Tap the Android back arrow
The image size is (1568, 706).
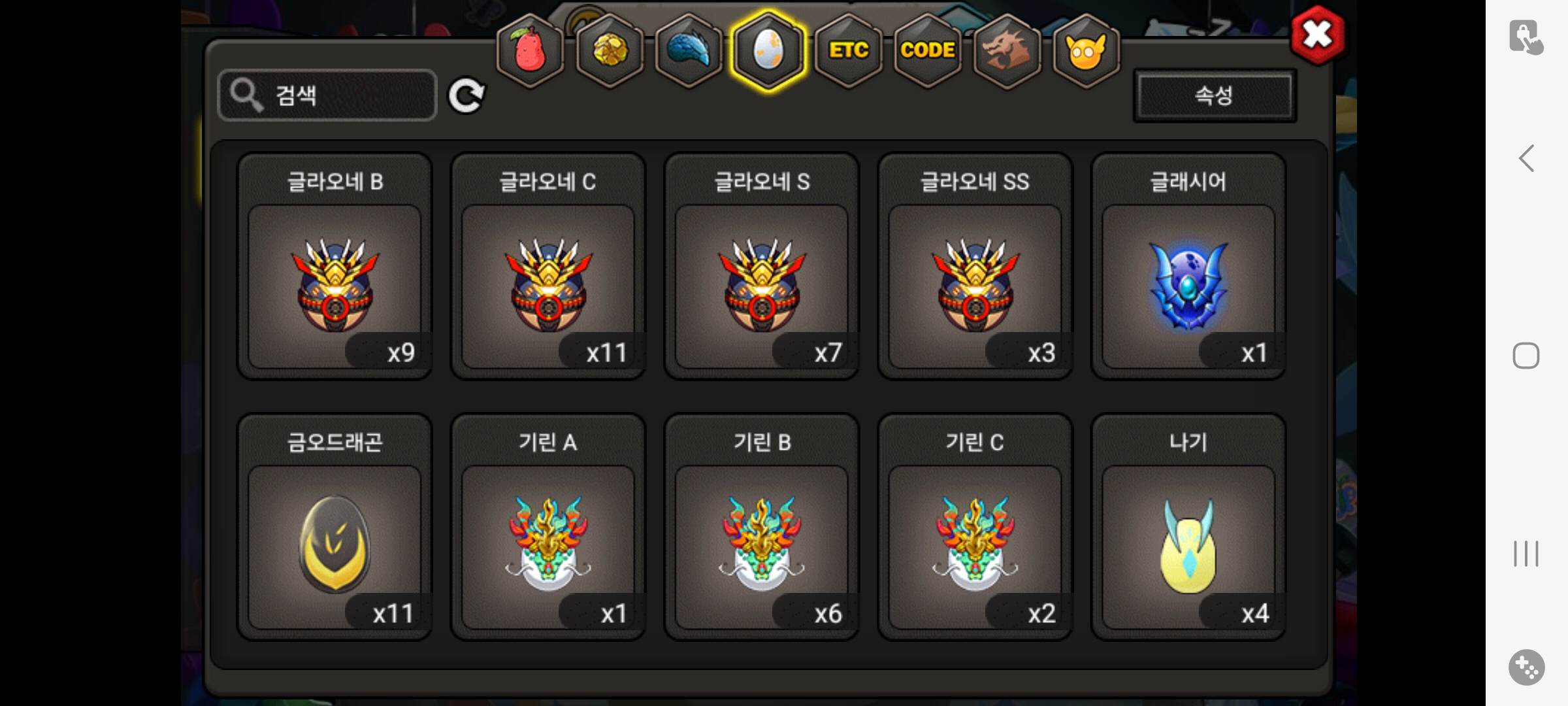point(1526,158)
